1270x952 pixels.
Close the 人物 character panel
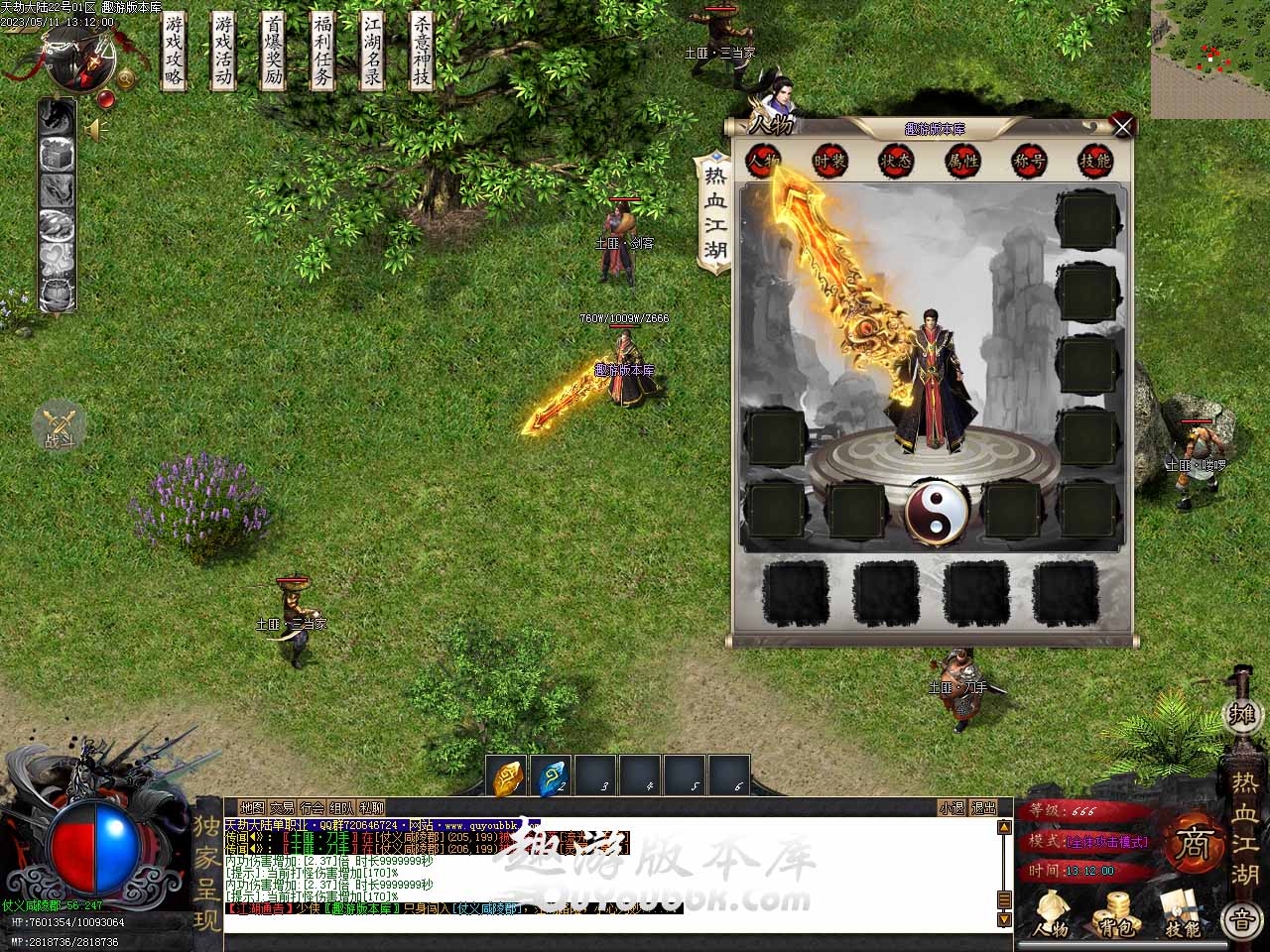tap(1122, 127)
